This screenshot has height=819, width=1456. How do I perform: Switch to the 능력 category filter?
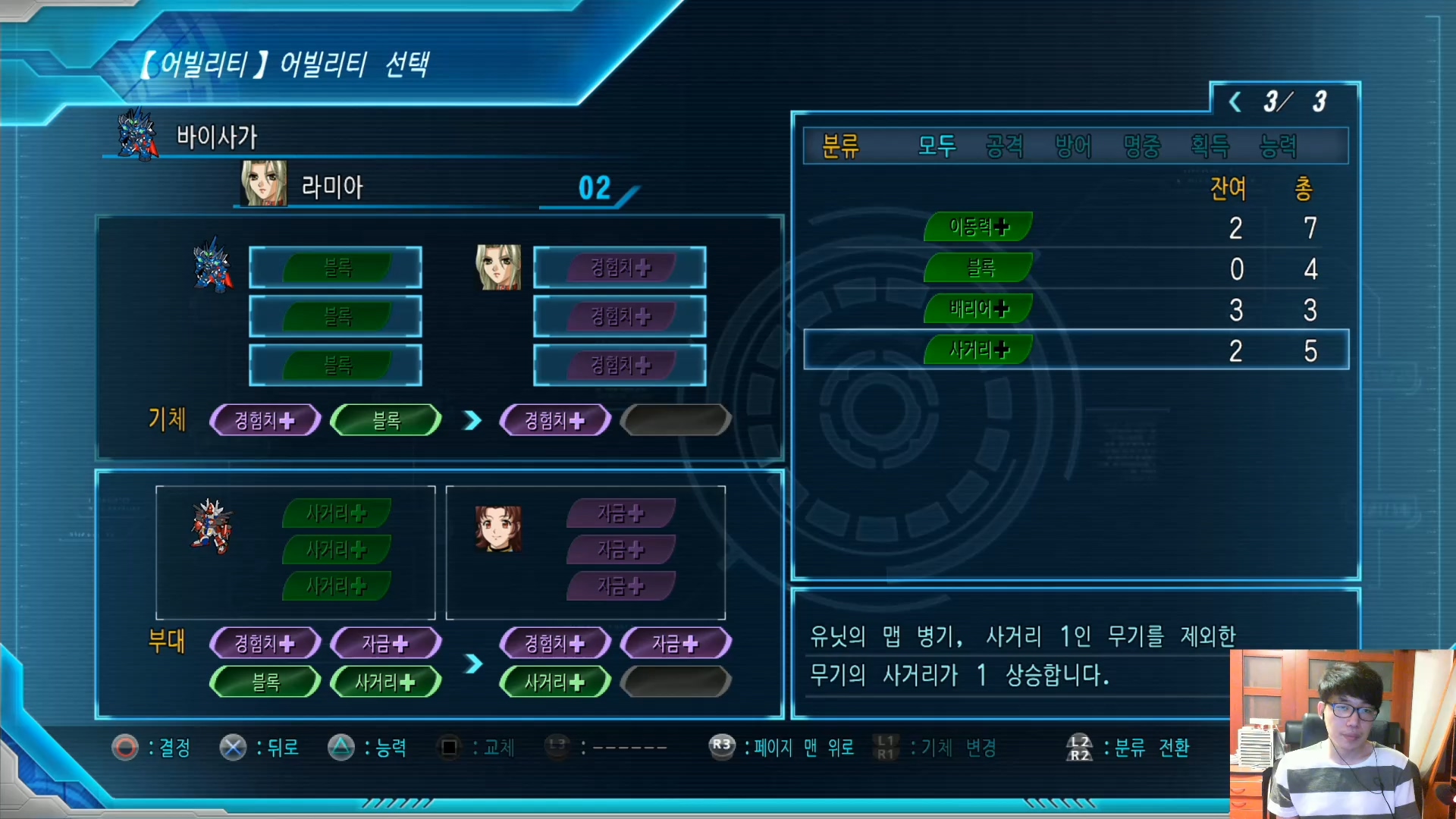pos(1278,146)
